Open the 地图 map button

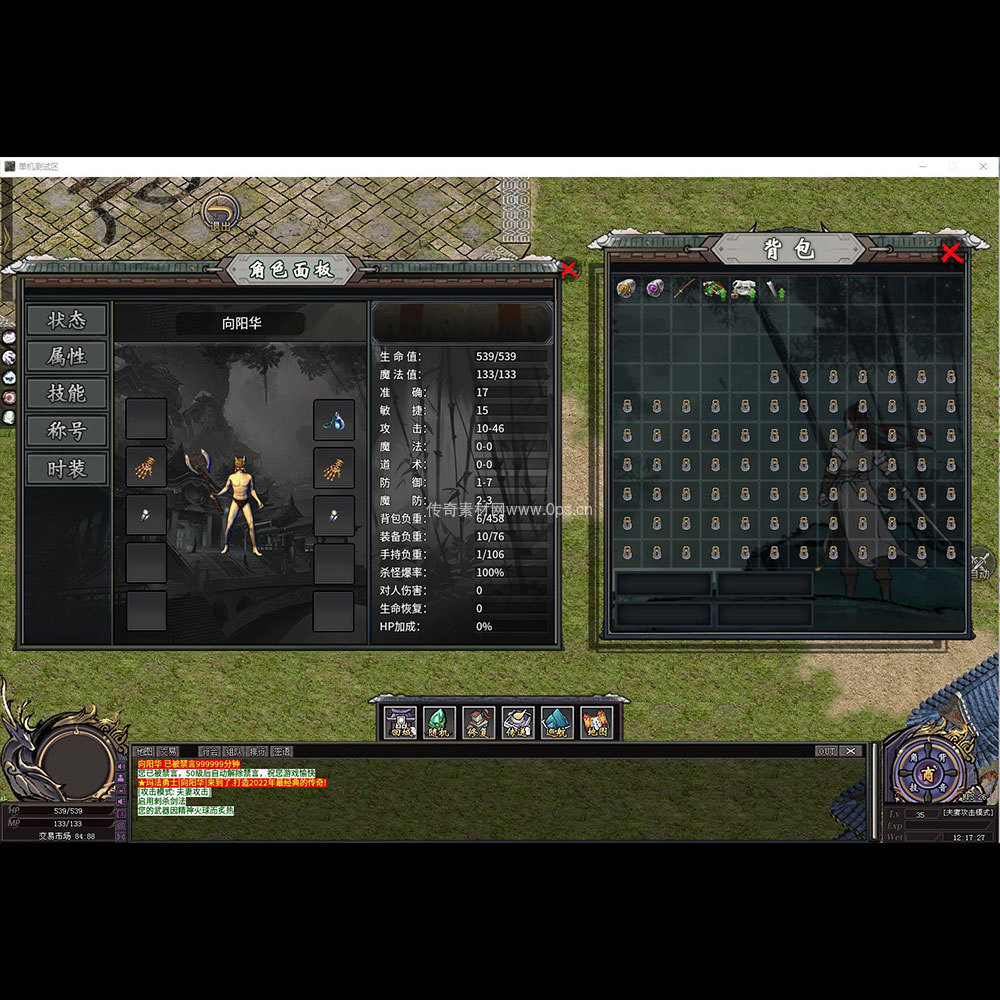596,722
